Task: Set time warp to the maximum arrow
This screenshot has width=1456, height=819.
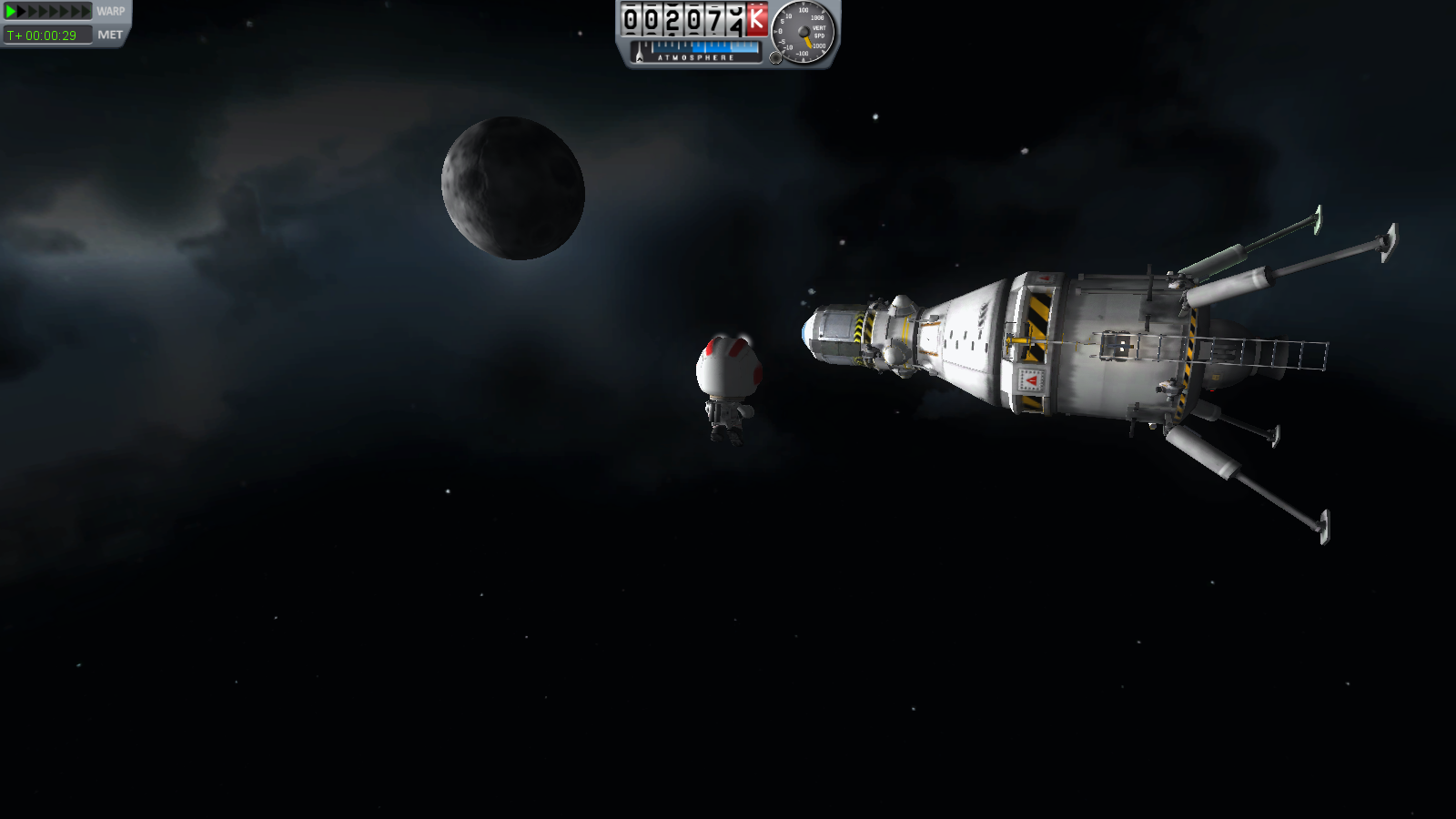Action: (x=86, y=12)
